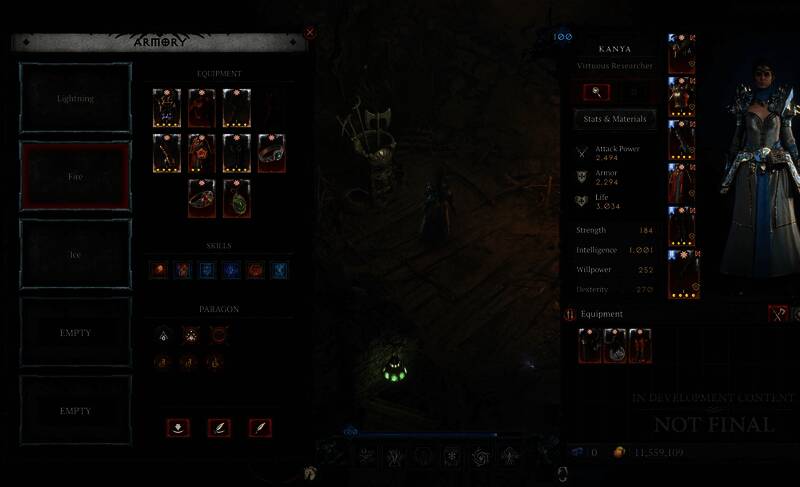The height and width of the screenshot is (487, 800).
Task: Switch to the Ice armory loadout
Action: click(x=76, y=254)
